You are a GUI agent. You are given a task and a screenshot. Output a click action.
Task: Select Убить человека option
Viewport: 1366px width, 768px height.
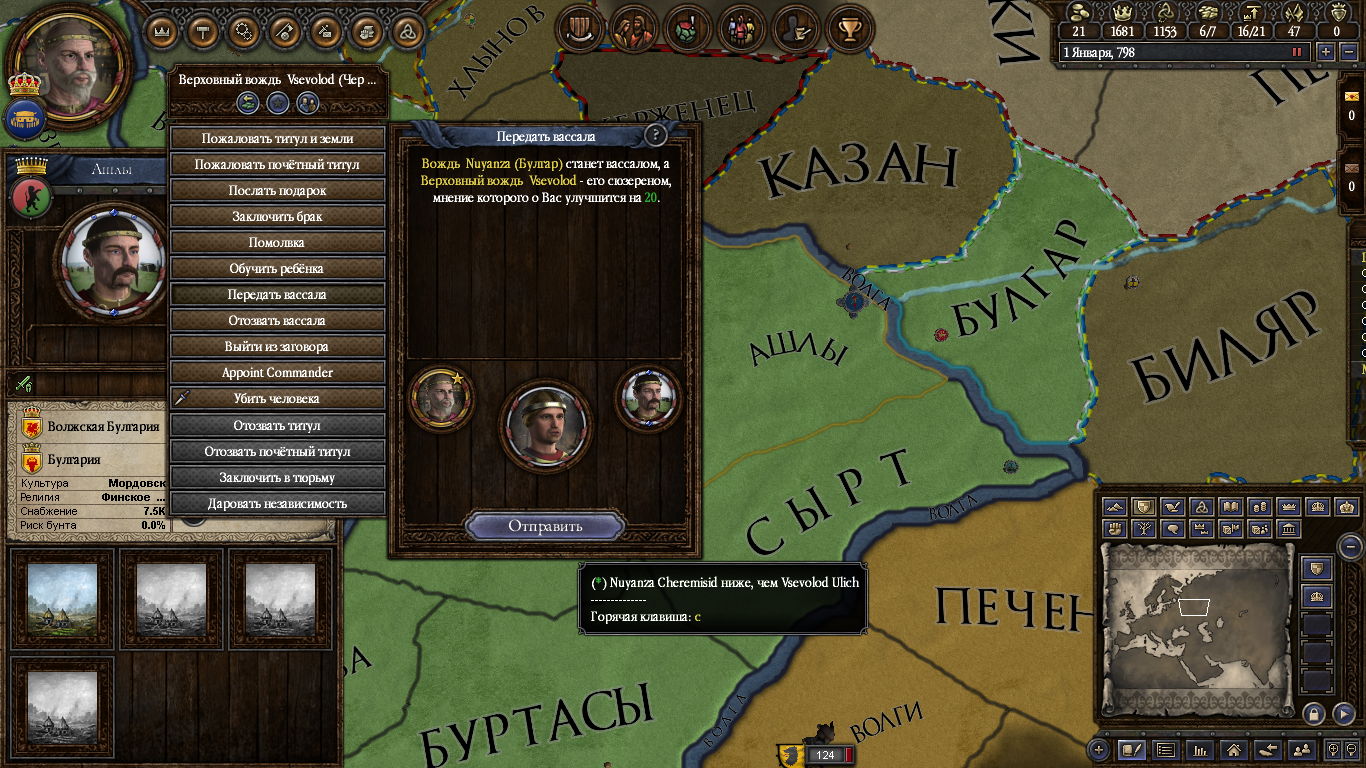click(277, 398)
